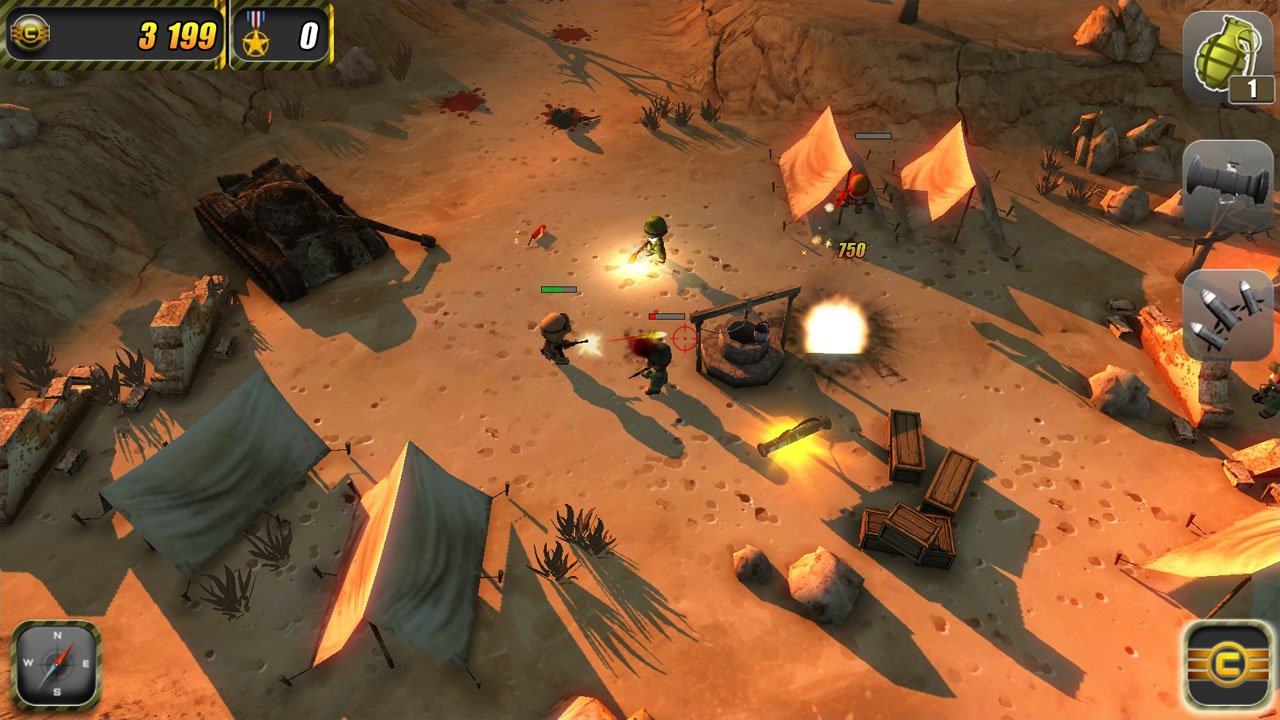Tap the compass in the corner

55,666
